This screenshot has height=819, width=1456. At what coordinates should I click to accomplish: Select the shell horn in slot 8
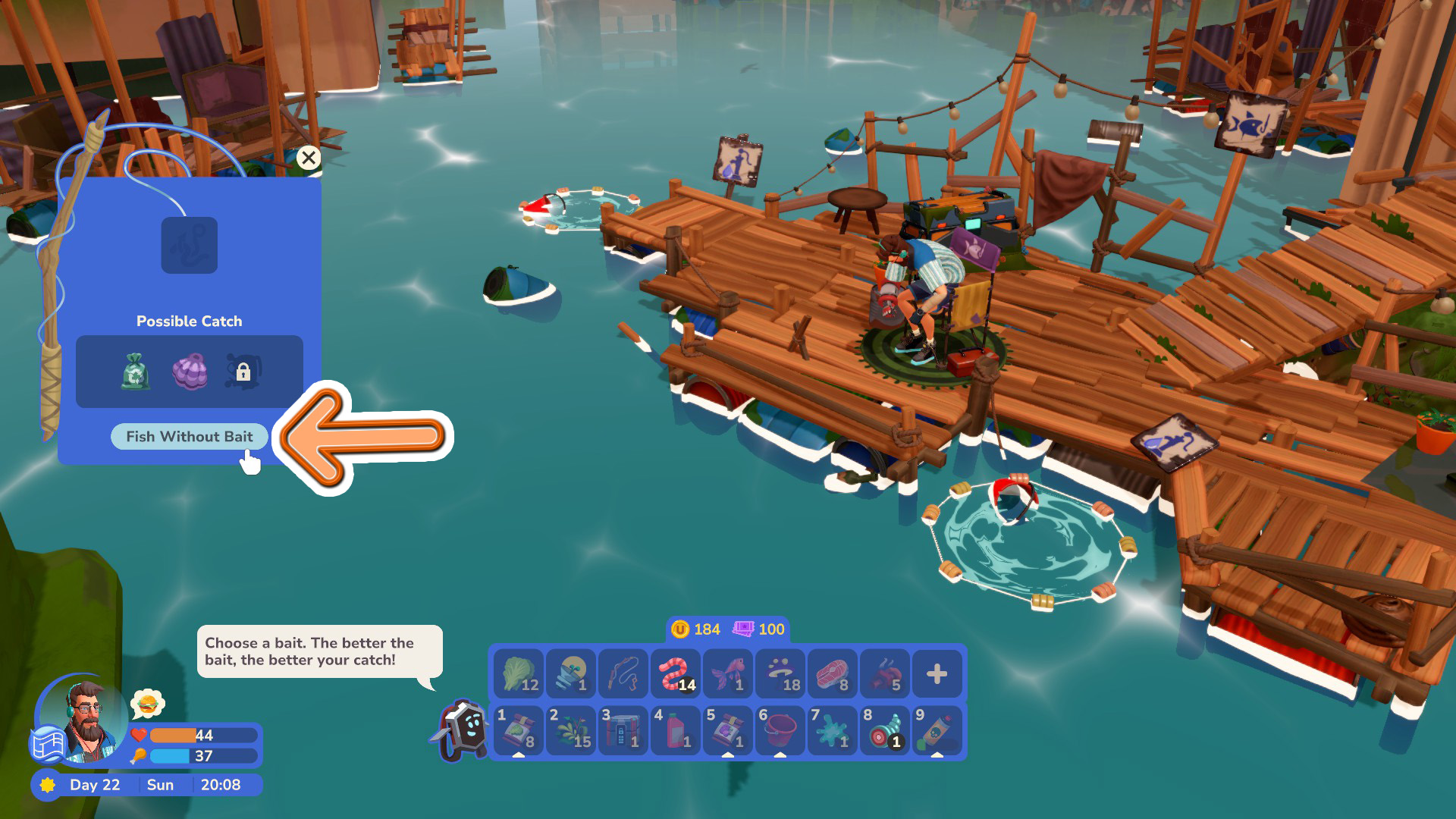tap(884, 731)
